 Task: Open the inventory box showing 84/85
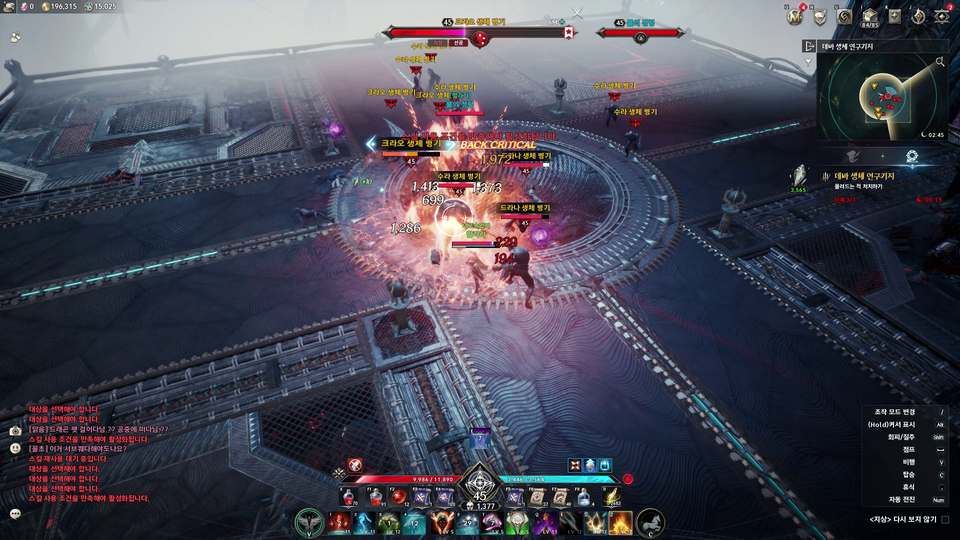[870, 17]
